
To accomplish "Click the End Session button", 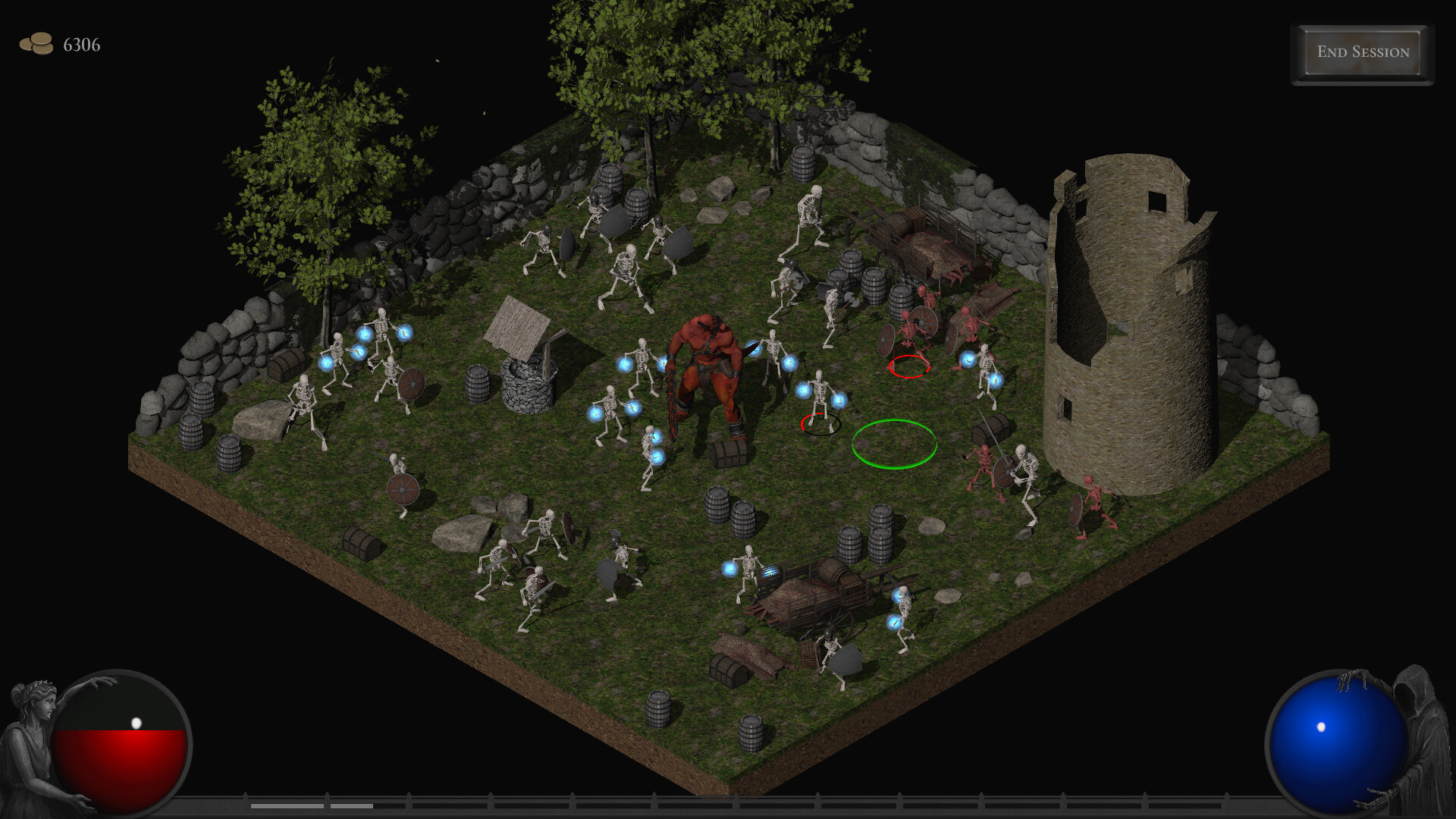I will 1361,52.
